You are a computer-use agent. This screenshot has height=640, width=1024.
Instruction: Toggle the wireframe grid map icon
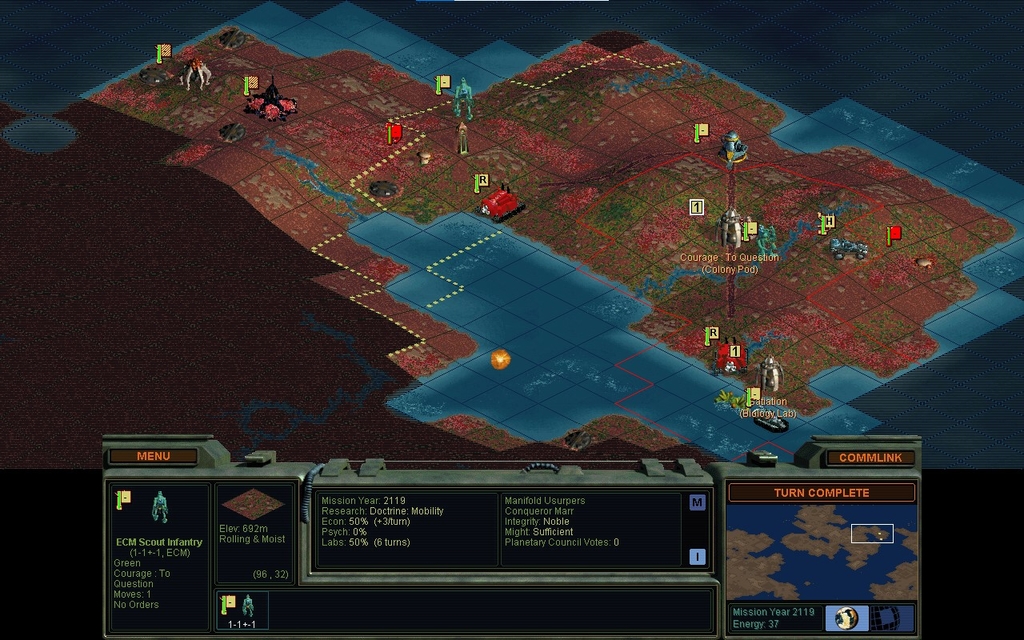[x=882, y=617]
